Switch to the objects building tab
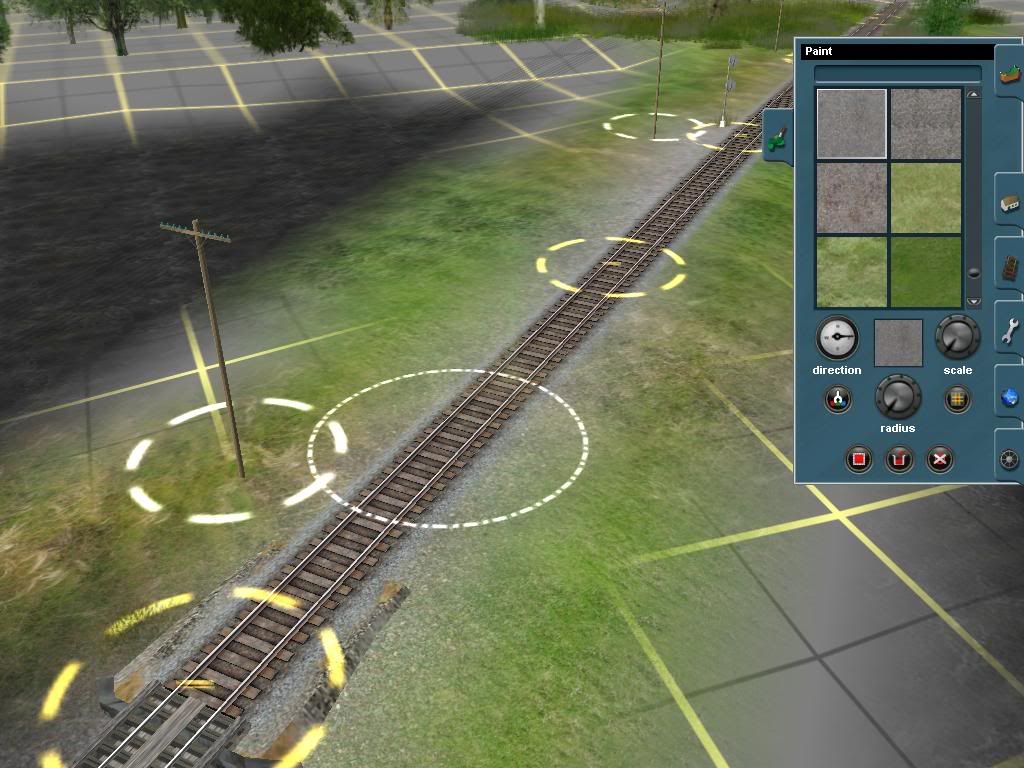This screenshot has height=768, width=1024. point(1009,205)
